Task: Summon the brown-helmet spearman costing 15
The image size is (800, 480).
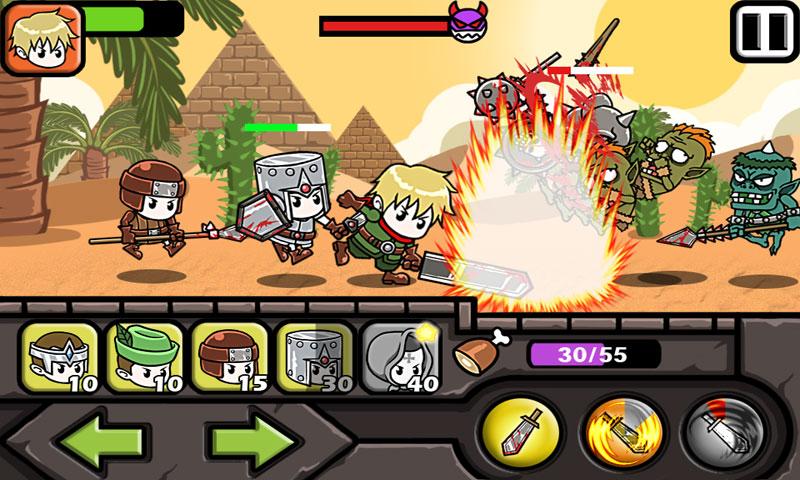Action: pyautogui.click(x=229, y=357)
